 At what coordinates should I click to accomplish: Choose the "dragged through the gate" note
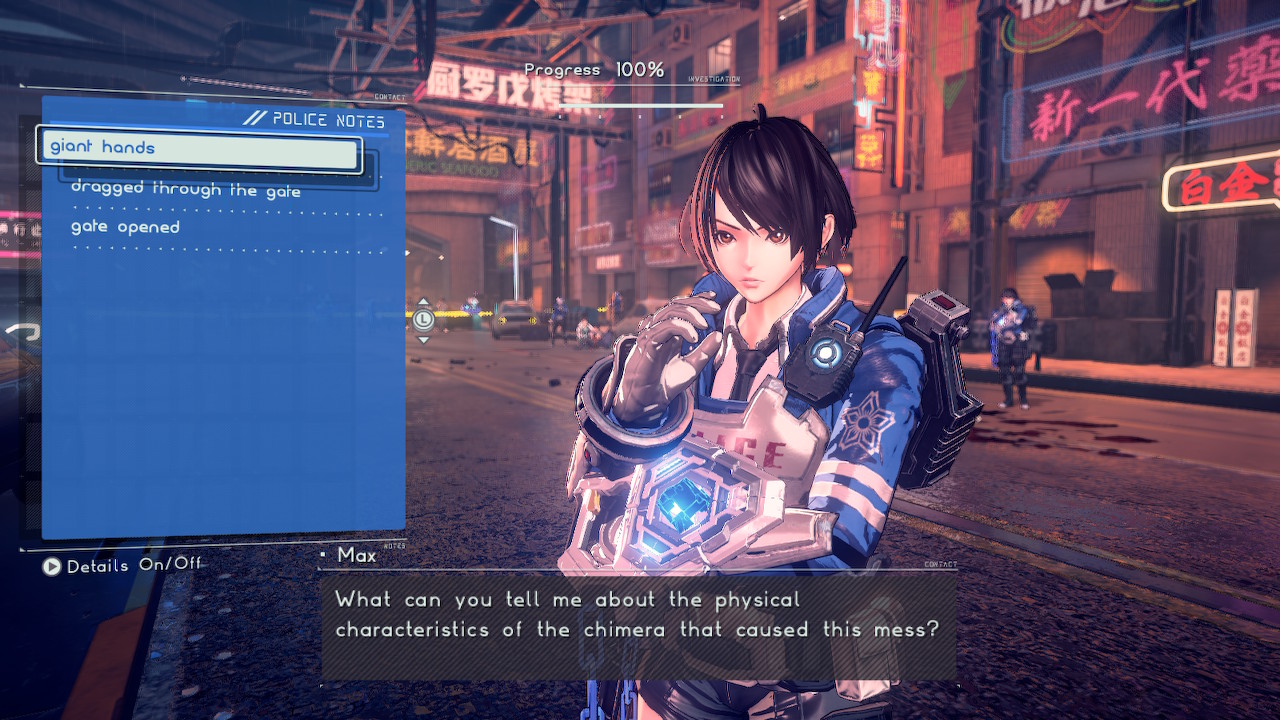(x=186, y=189)
